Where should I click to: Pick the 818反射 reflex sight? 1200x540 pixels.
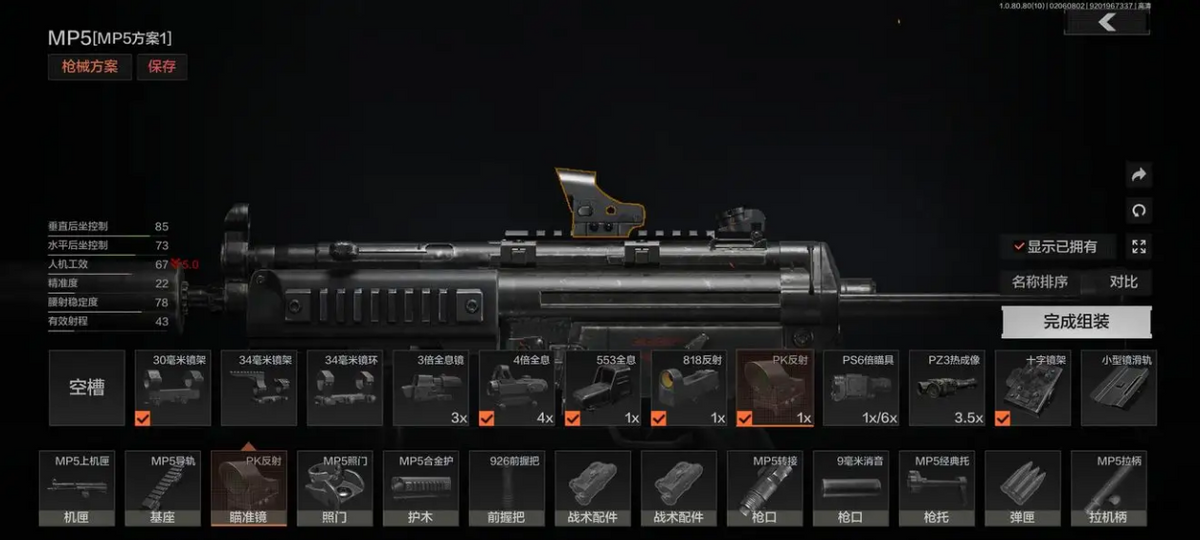pos(689,388)
